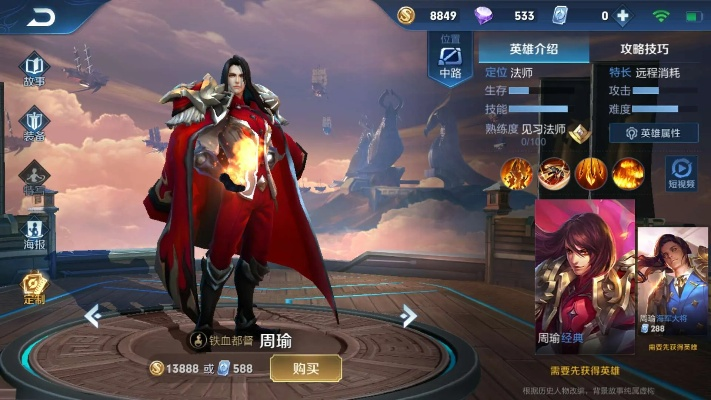
Task: Open the 故事 story section
Action: [34, 69]
